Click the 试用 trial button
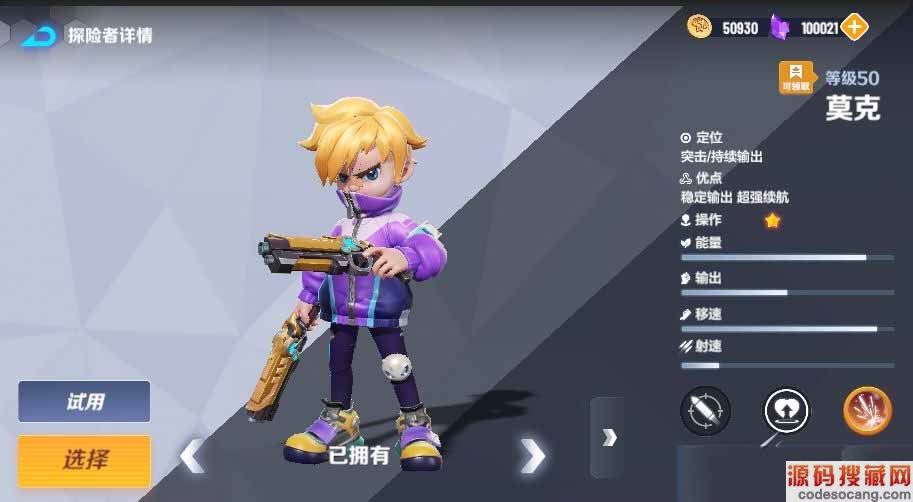Screen dimensions: 913x502 84,402
